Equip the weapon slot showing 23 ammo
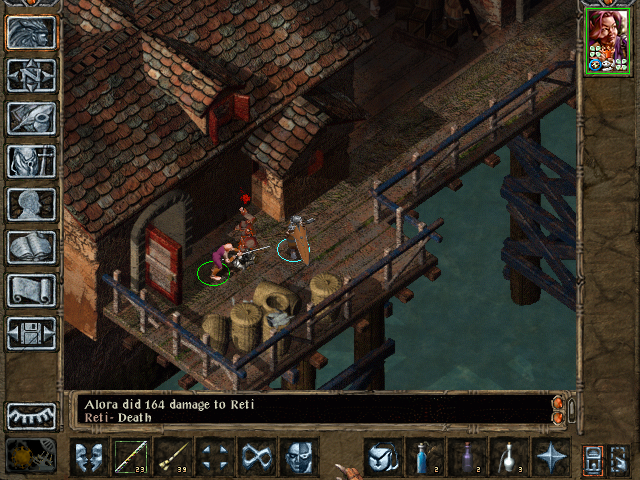640x480 pixels. [x=131, y=457]
